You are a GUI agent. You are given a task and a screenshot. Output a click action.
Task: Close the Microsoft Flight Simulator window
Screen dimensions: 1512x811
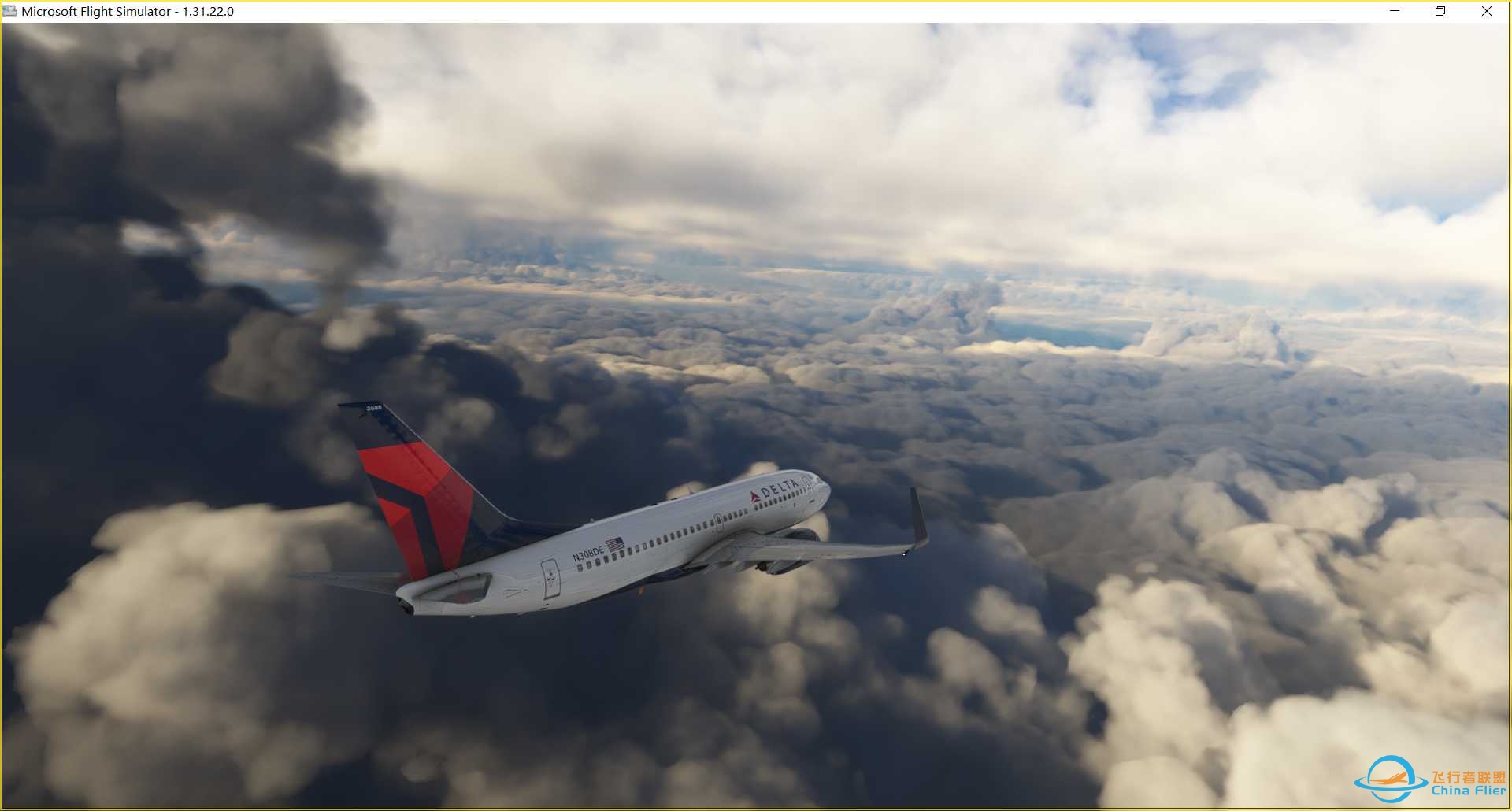pos(1486,11)
